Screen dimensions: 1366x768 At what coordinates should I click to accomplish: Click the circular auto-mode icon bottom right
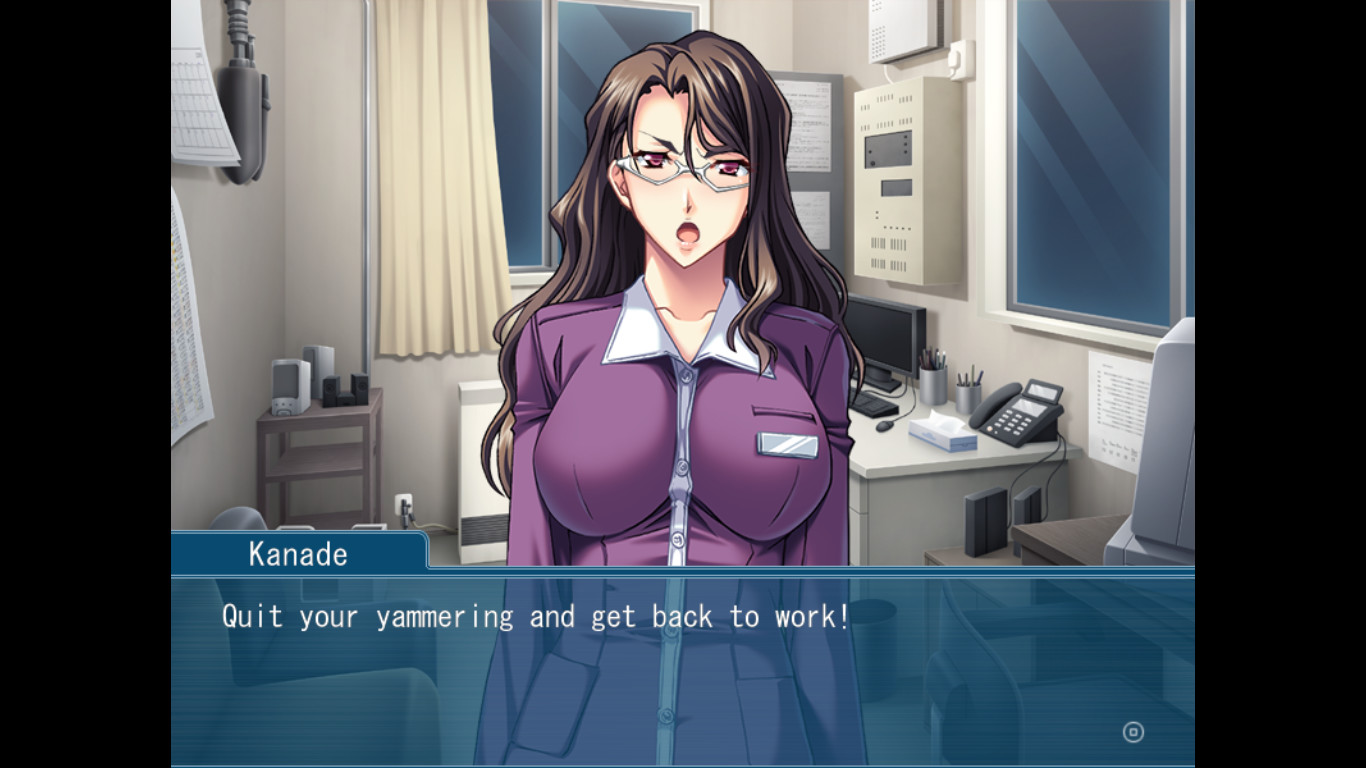1132,732
